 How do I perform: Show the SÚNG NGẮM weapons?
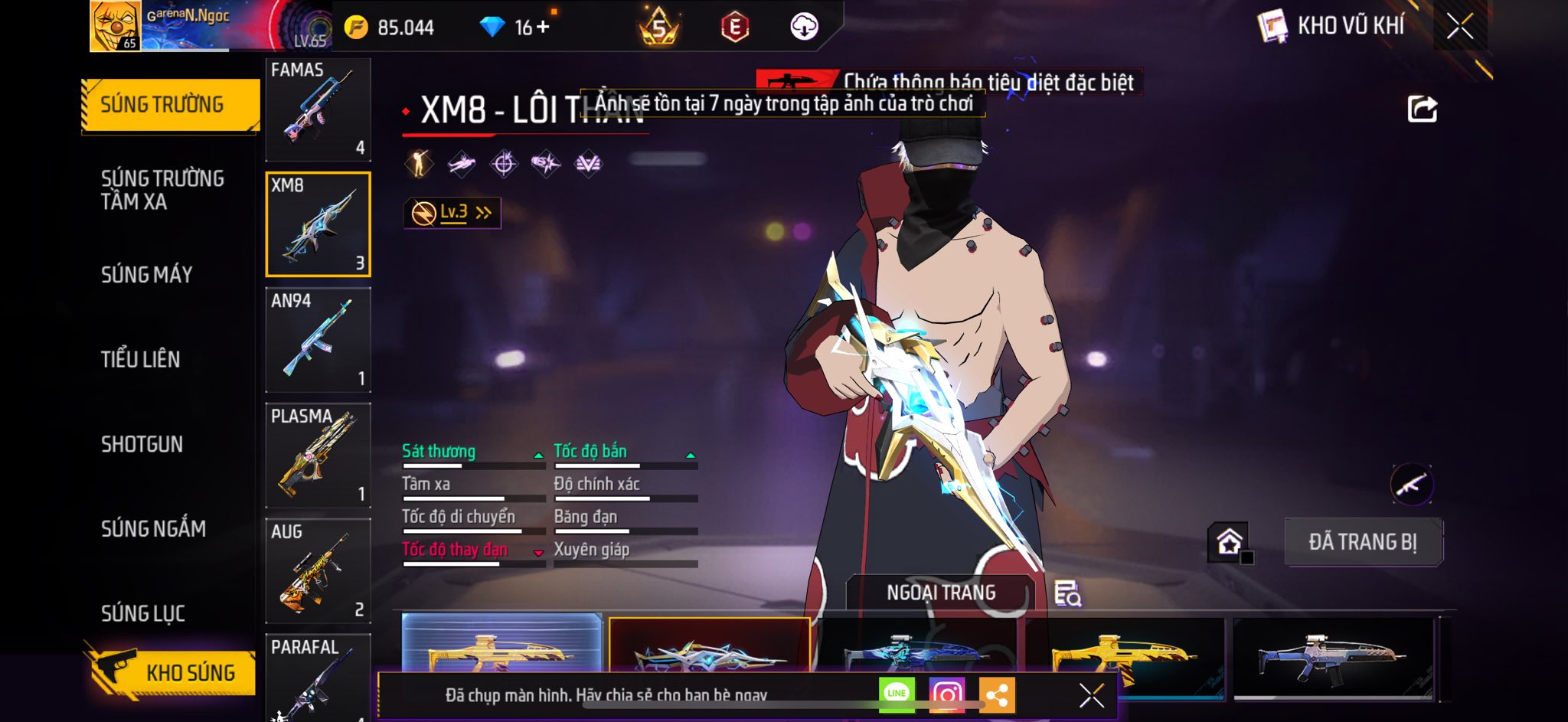153,528
